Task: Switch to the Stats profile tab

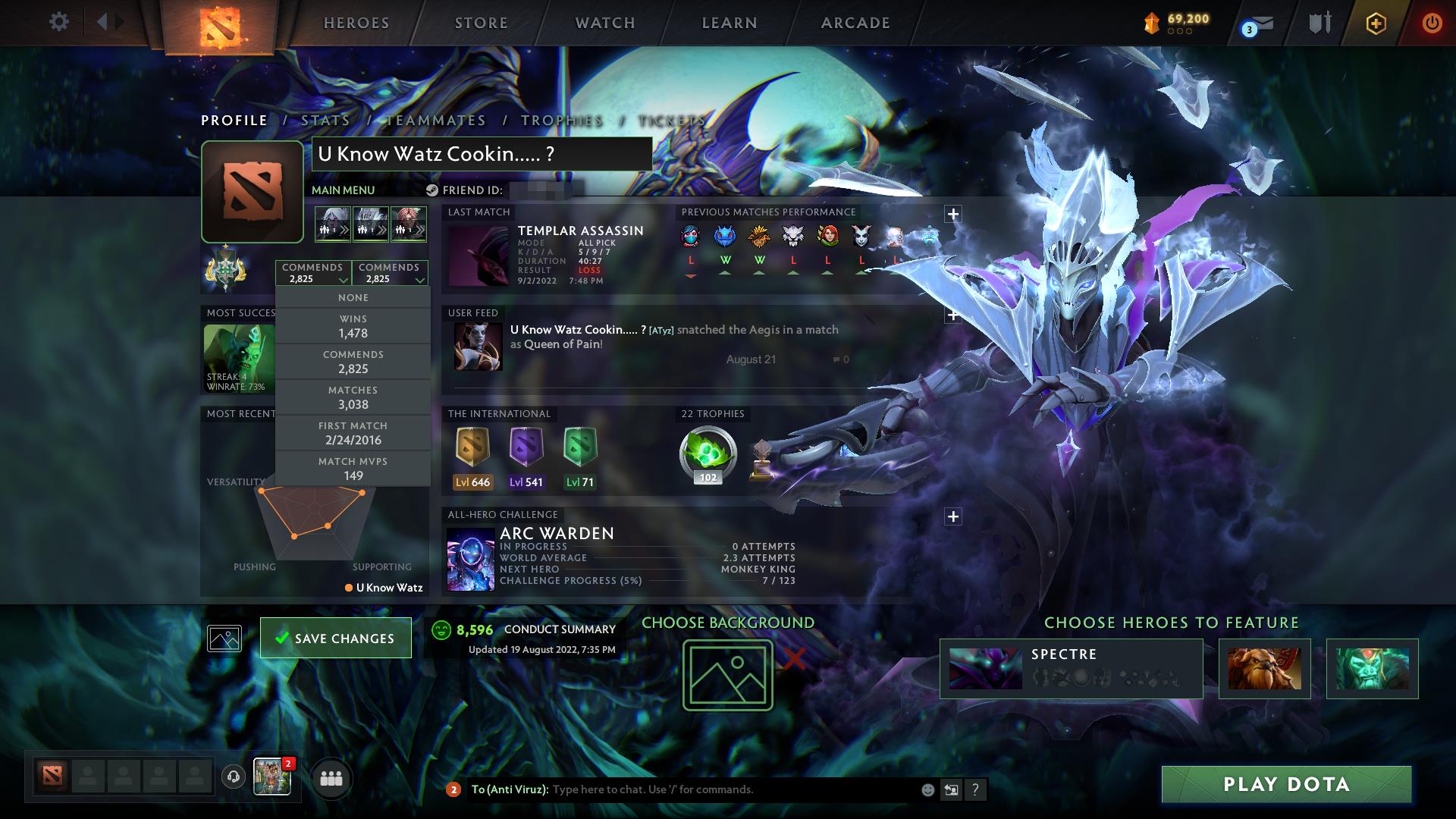Action: click(325, 121)
